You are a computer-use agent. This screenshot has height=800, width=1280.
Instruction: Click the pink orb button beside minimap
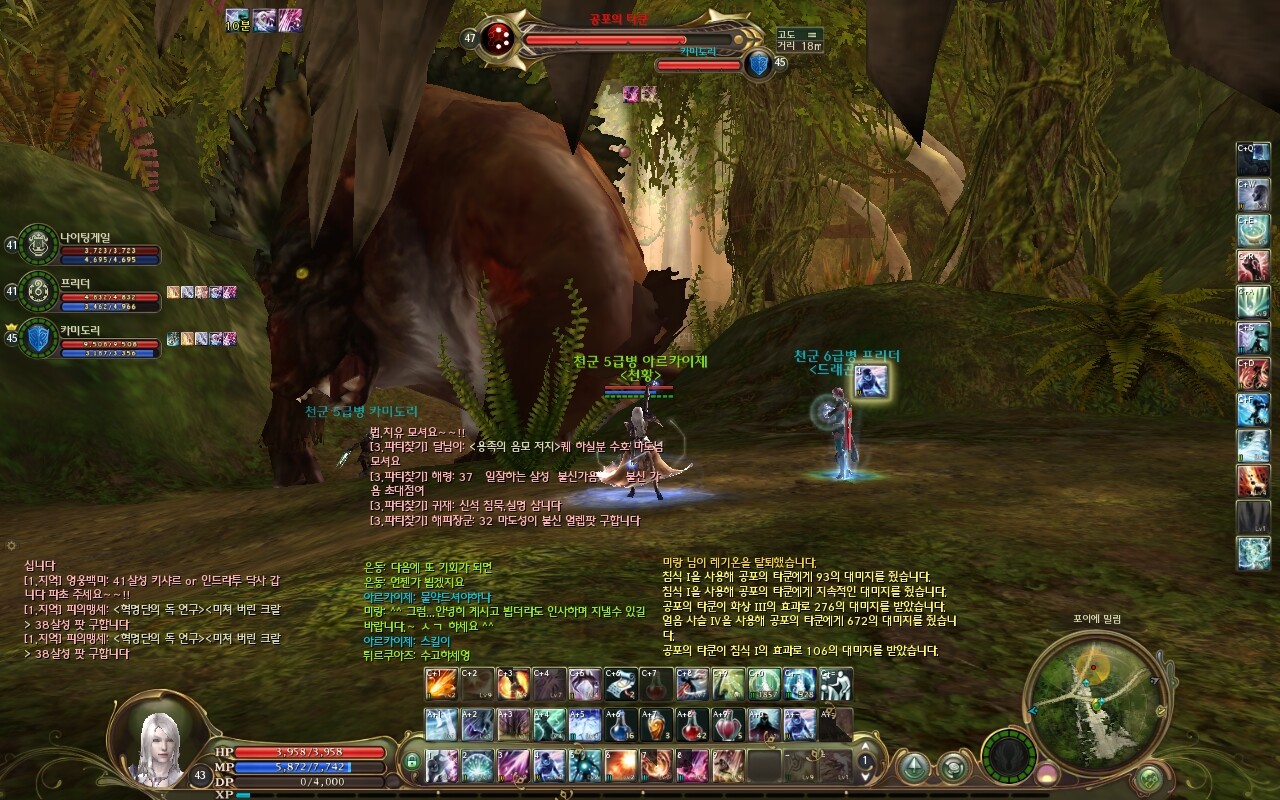[x=1047, y=773]
